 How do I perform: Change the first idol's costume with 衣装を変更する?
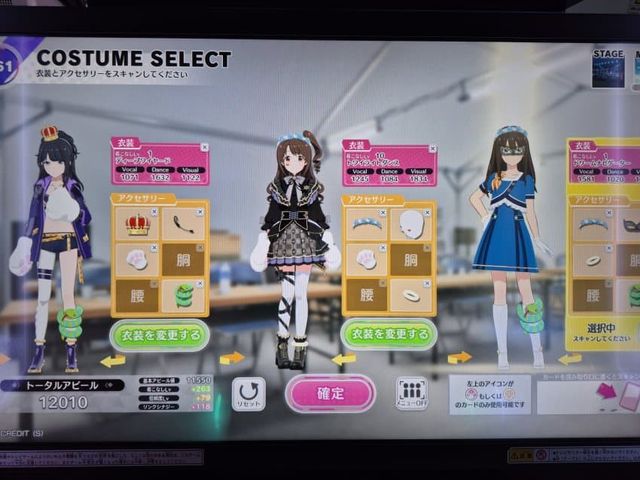[x=159, y=334]
